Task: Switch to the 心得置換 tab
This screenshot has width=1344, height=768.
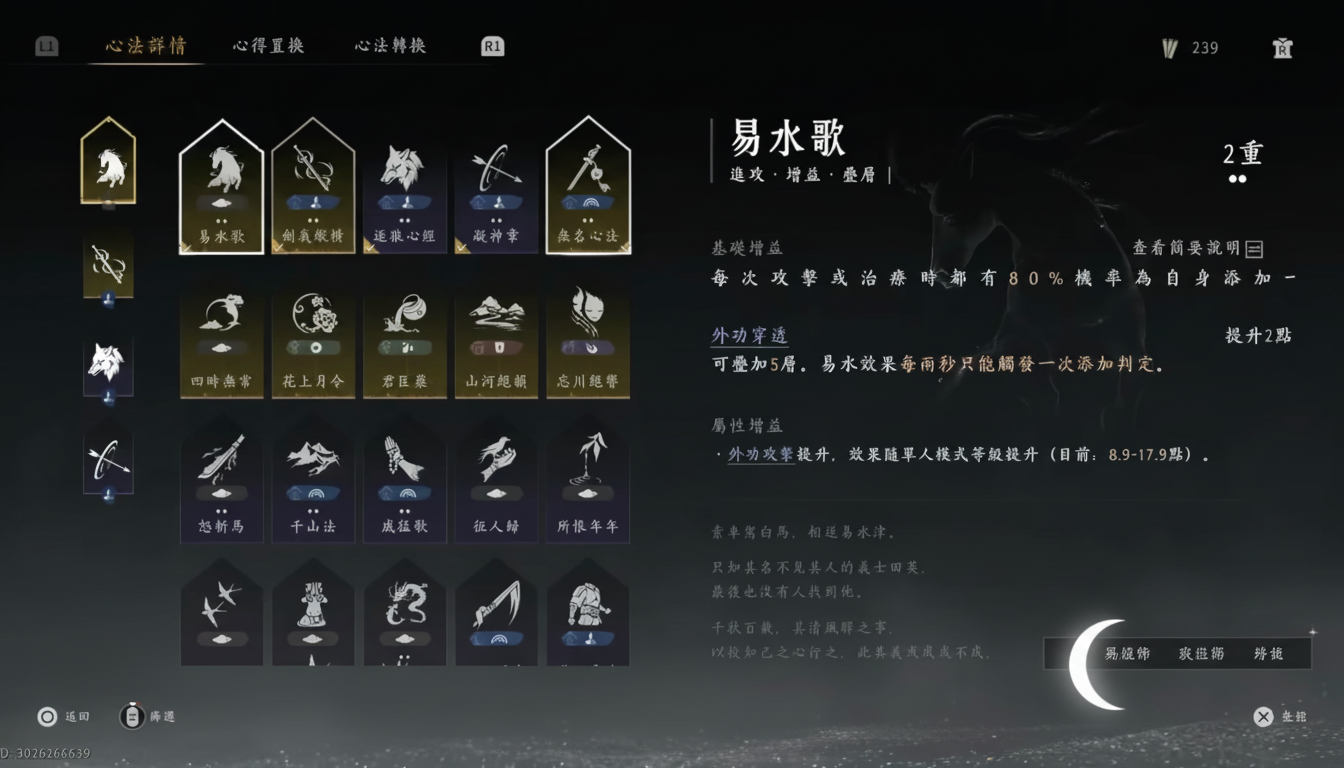Action: tap(267, 45)
